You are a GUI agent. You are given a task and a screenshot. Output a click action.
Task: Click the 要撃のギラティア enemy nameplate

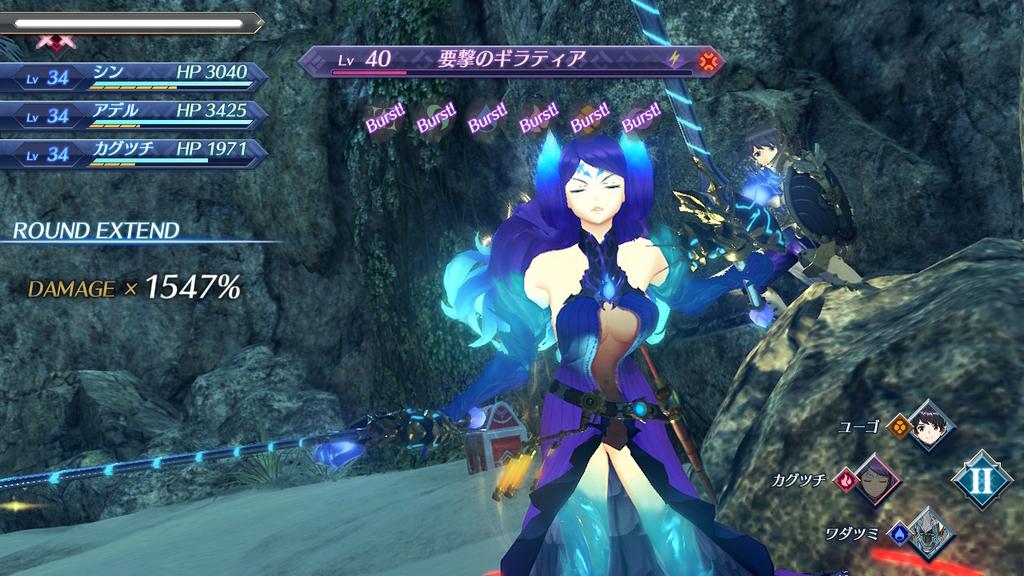511,60
